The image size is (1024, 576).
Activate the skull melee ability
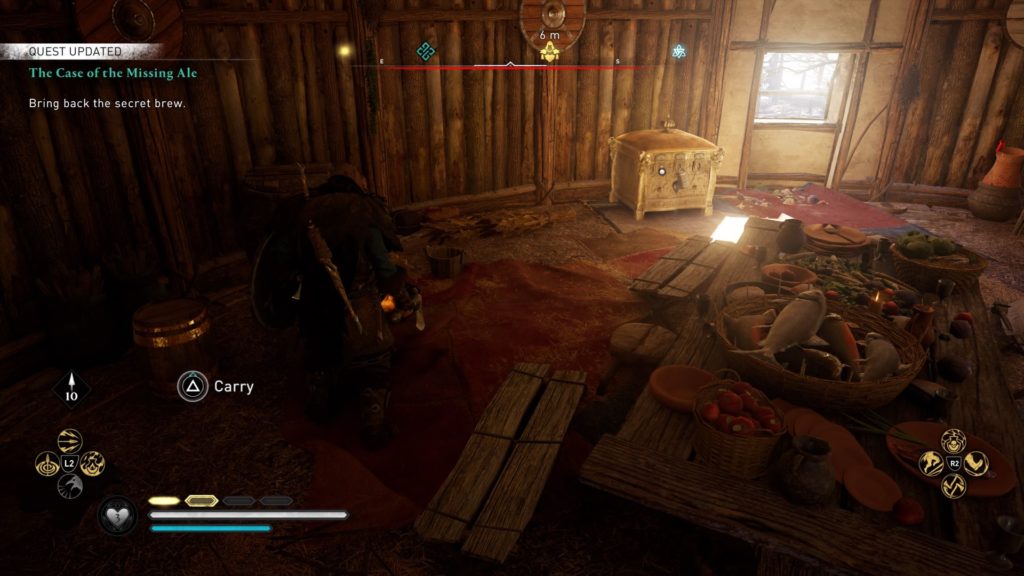[x=954, y=440]
